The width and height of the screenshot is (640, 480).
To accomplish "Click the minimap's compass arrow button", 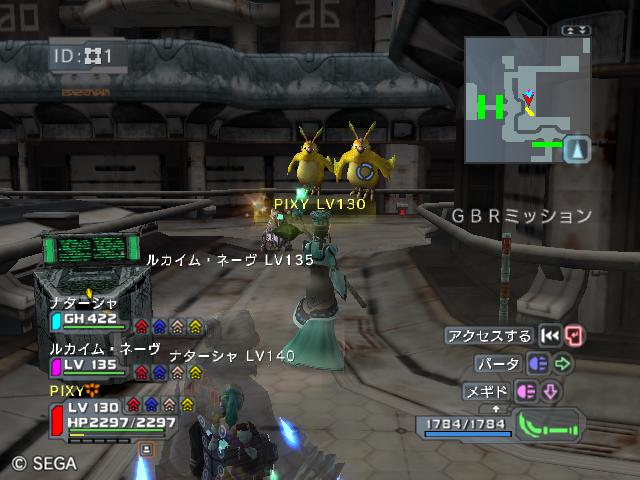I will click(x=577, y=150).
